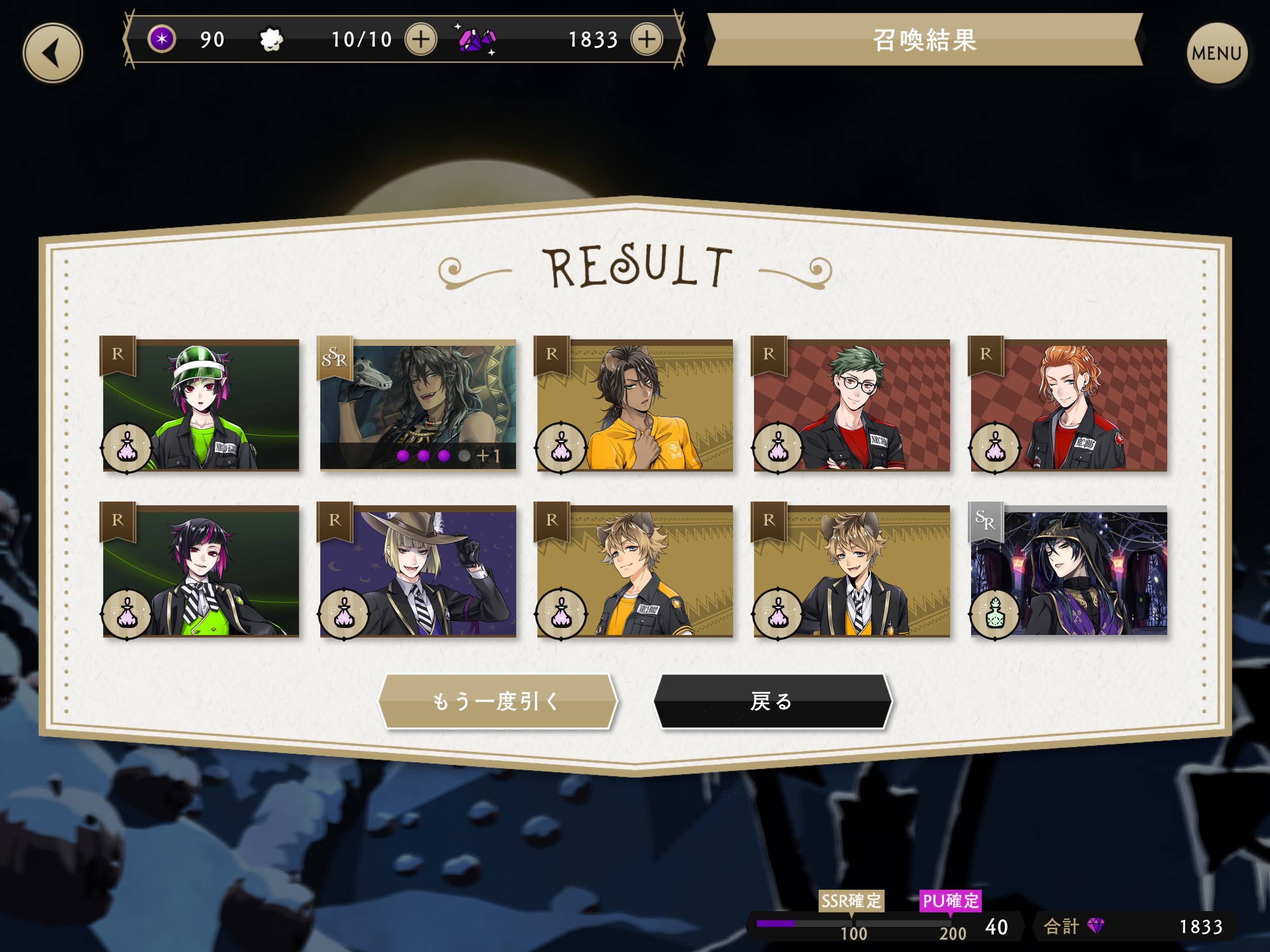Image resolution: width=1270 pixels, height=952 pixels.
Task: Return with the 戻る button
Action: [x=773, y=701]
